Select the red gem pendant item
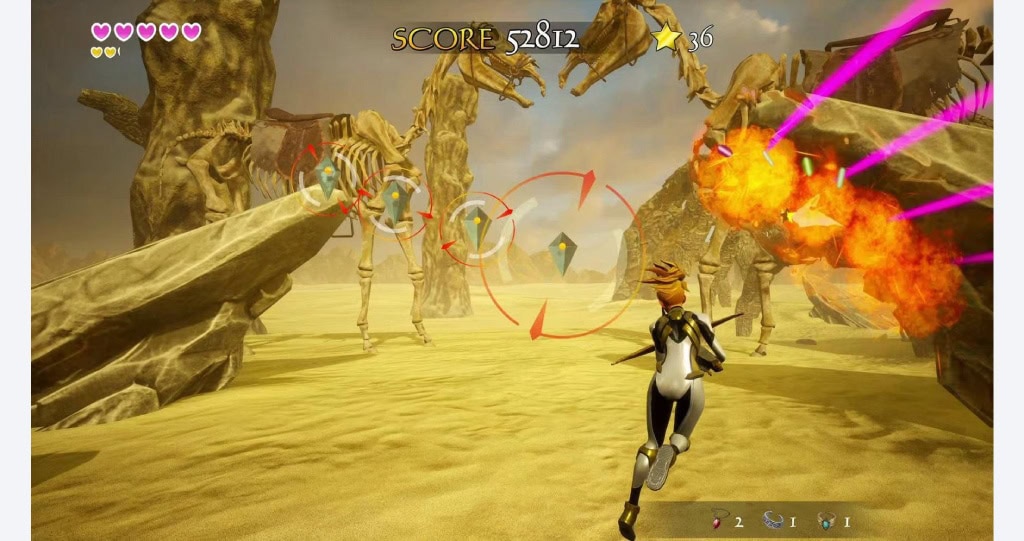Screen dimensions: 1024x541 (717, 520)
